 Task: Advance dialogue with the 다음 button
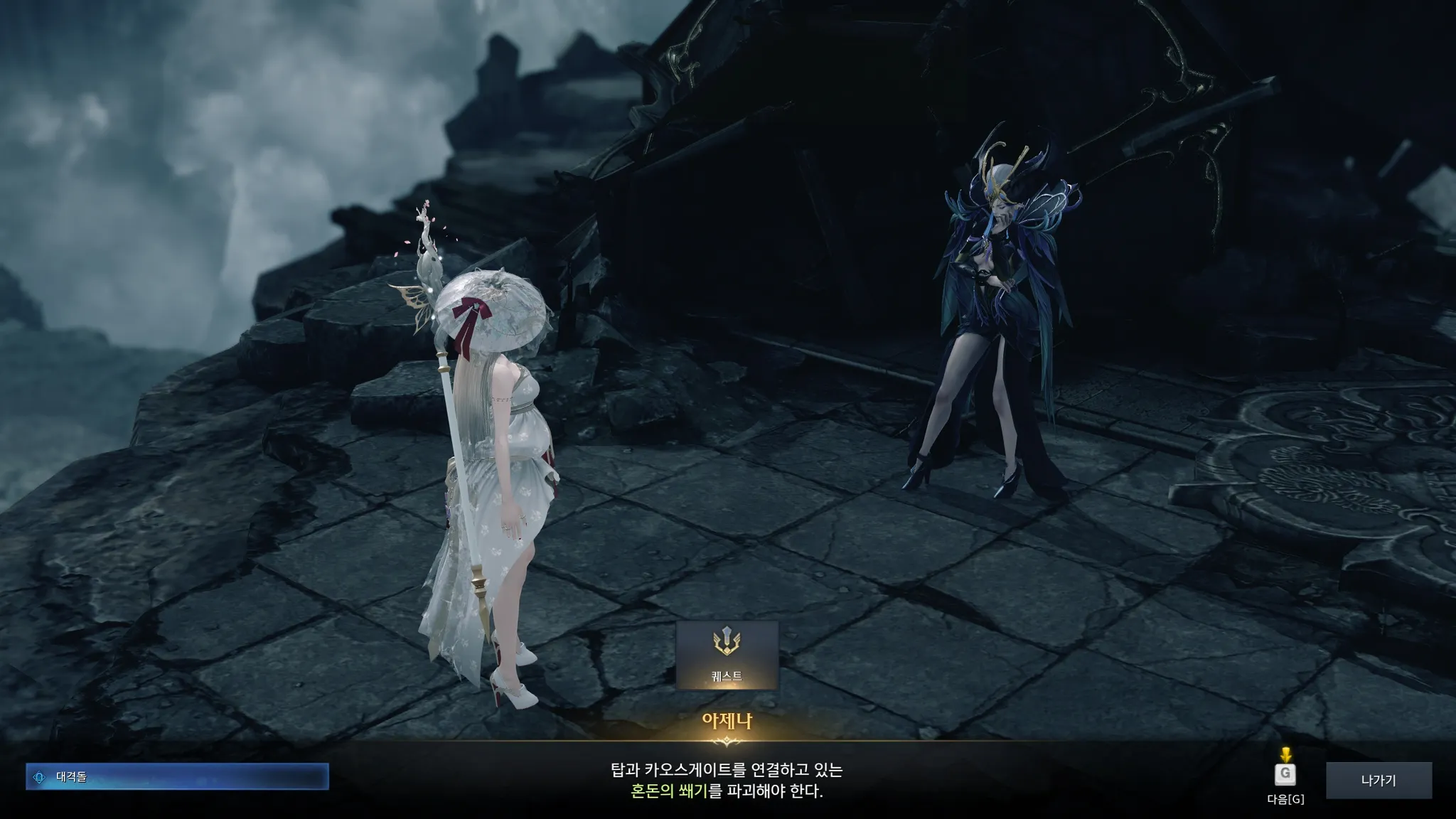click(1285, 775)
